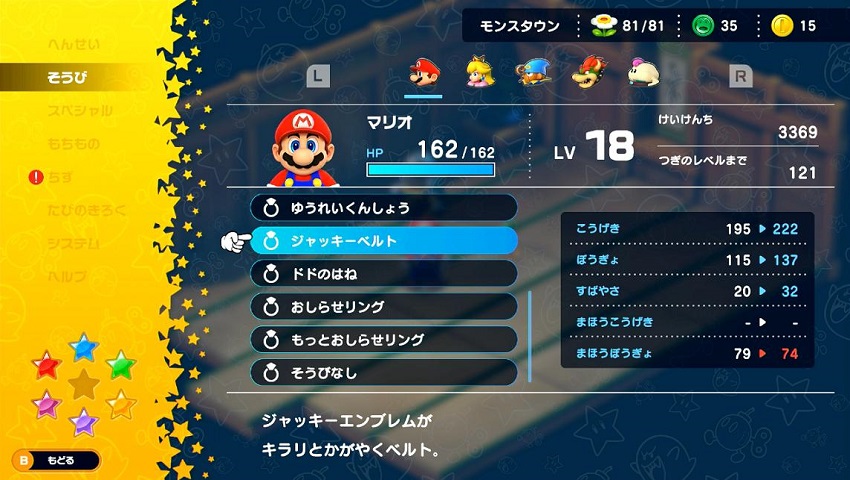The width and height of the screenshot is (850, 480).
Task: Choose そうびなし to unequip accessory
Action: [x=384, y=372]
